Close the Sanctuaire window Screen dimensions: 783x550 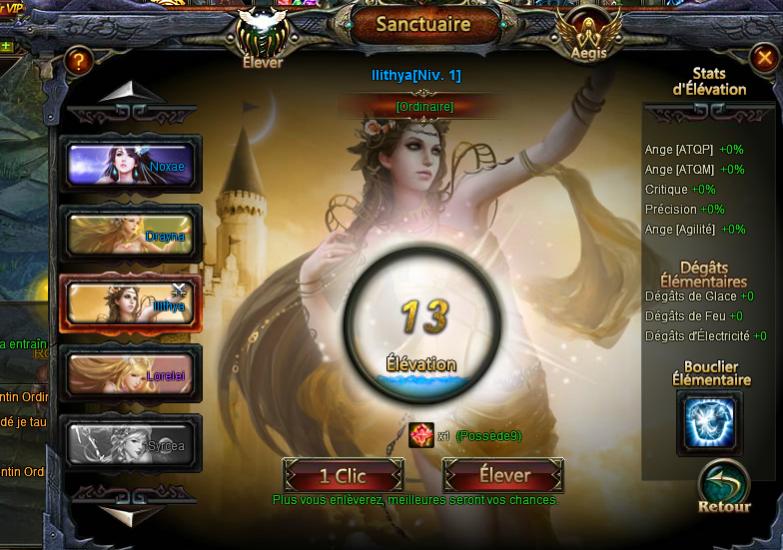(765, 59)
